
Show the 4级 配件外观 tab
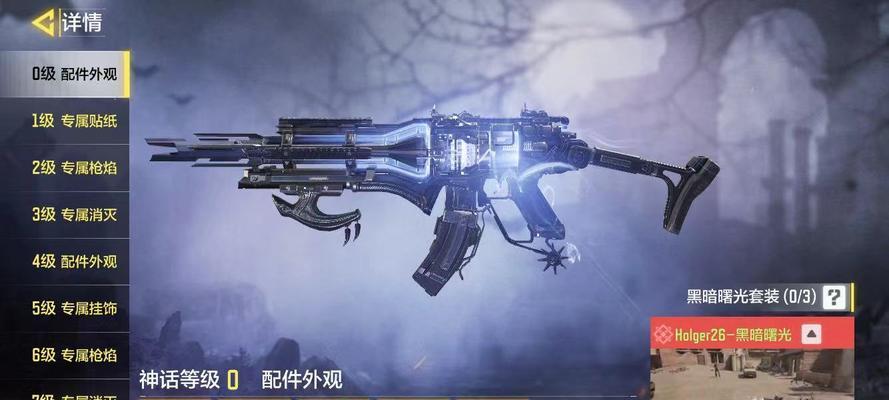point(64,261)
